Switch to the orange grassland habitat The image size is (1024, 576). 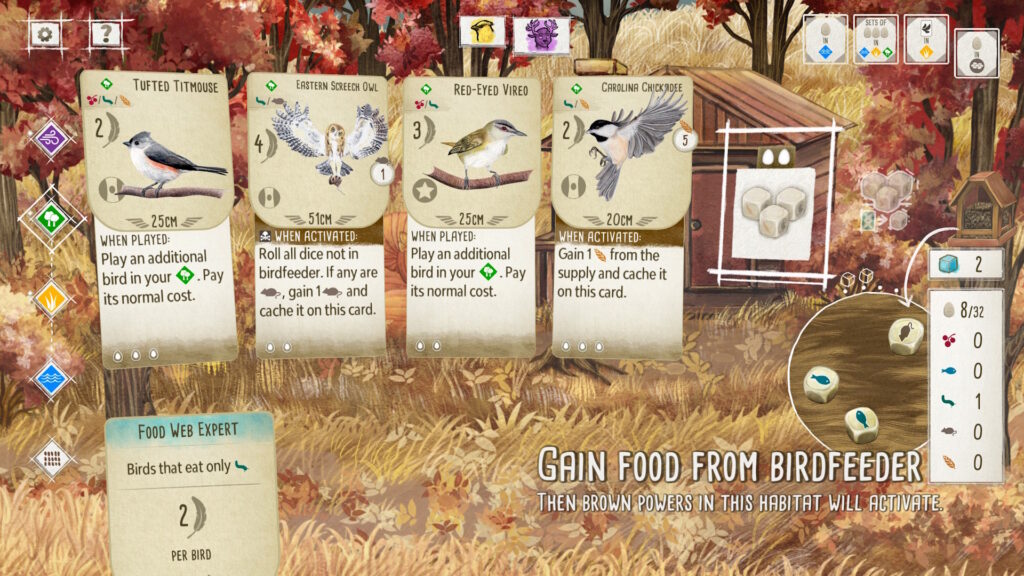click(51, 298)
